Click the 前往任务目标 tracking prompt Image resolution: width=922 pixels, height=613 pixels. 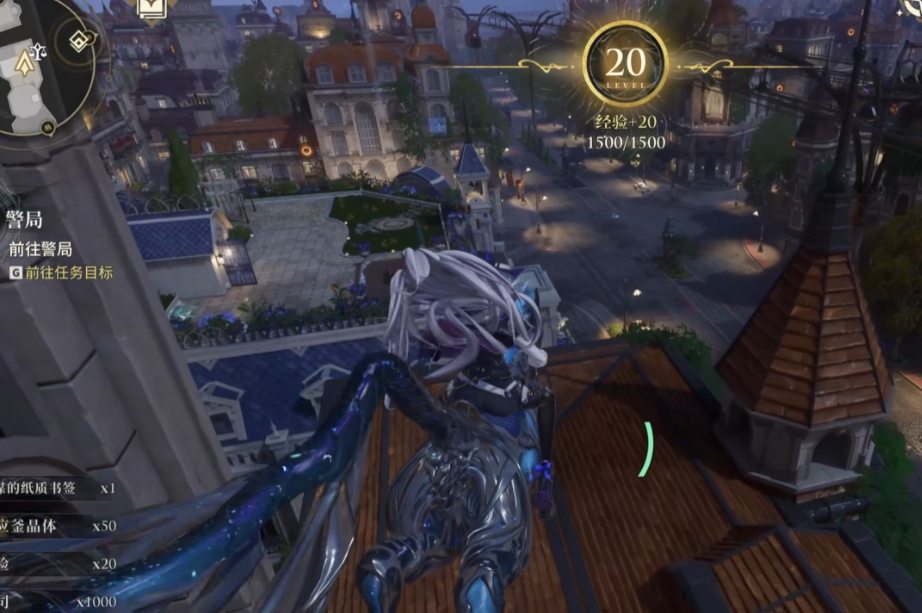pyautogui.click(x=68, y=272)
